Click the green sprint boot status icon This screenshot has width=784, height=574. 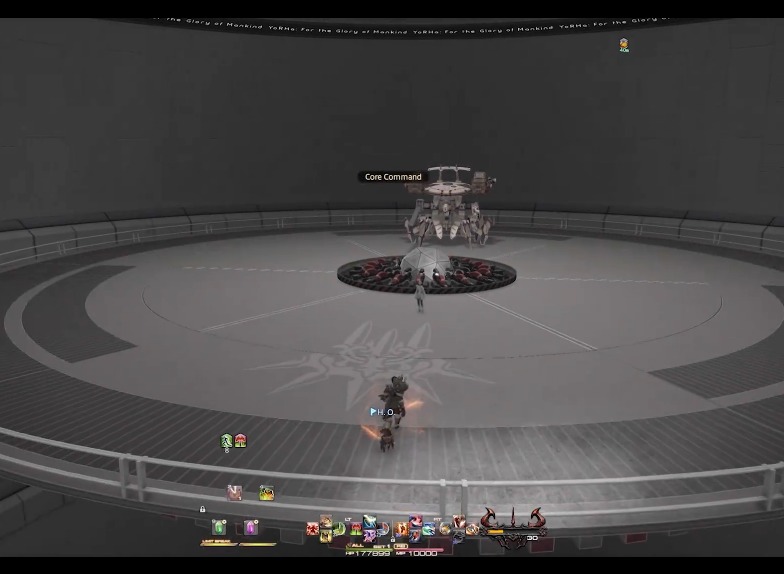click(227, 440)
